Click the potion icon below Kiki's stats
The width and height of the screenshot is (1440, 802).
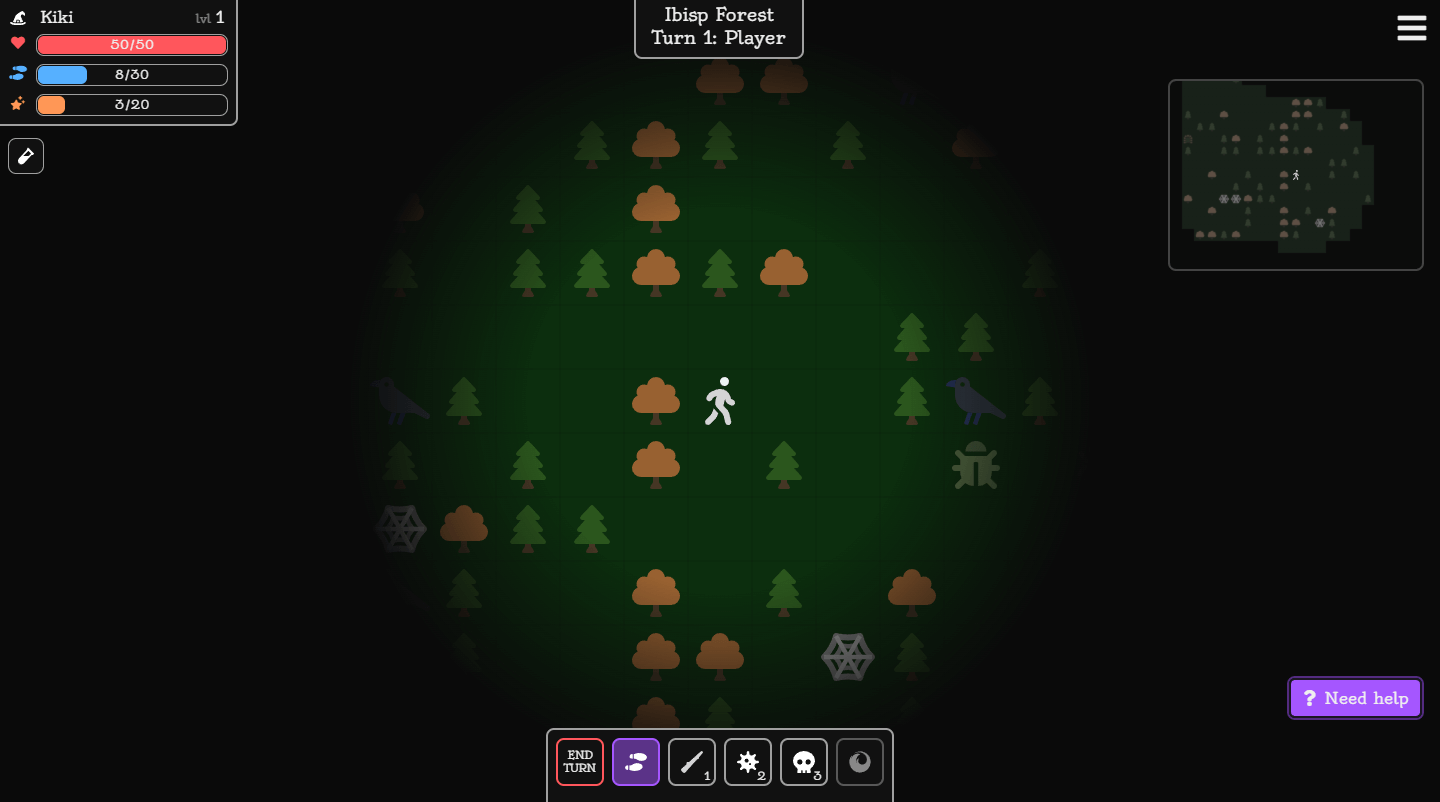(x=25, y=155)
